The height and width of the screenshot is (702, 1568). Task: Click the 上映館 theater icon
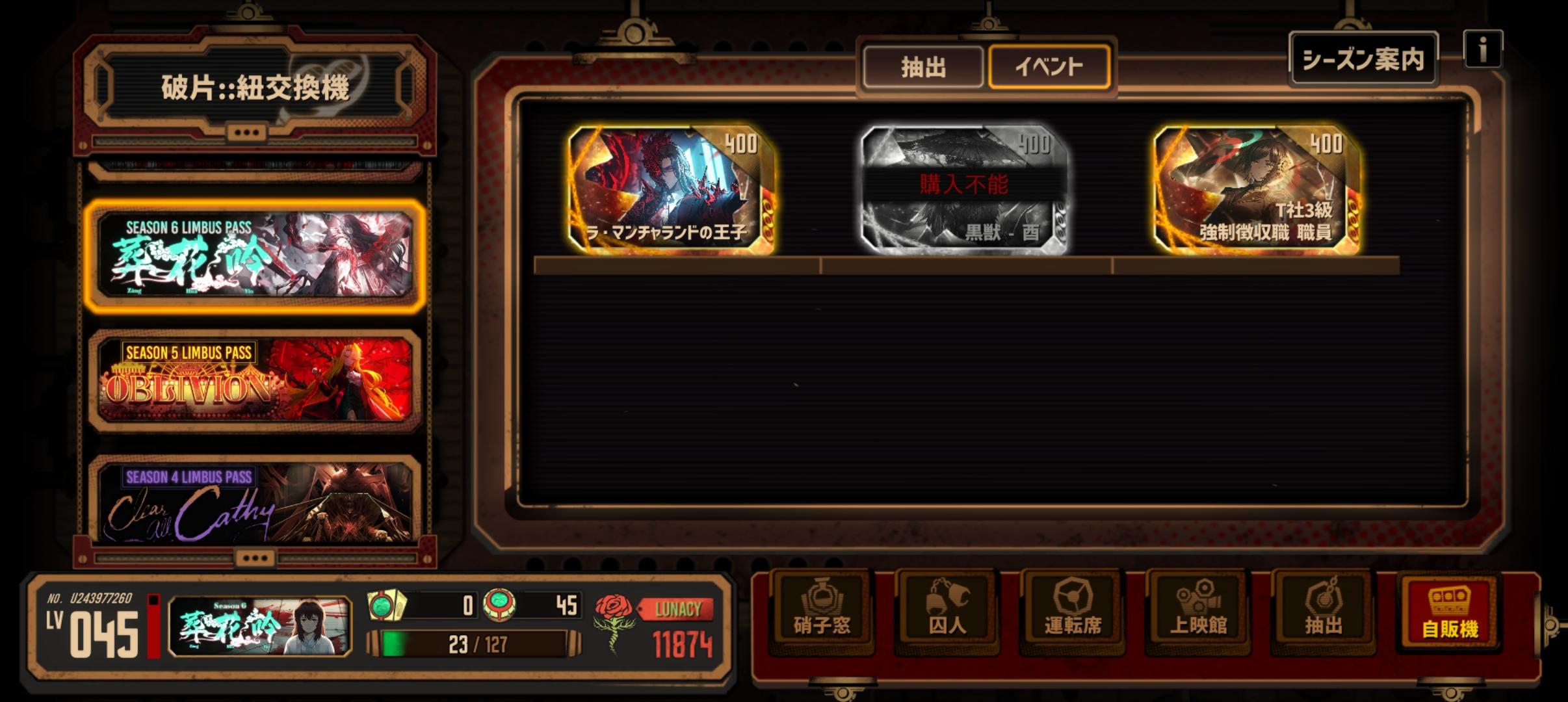click(1199, 611)
